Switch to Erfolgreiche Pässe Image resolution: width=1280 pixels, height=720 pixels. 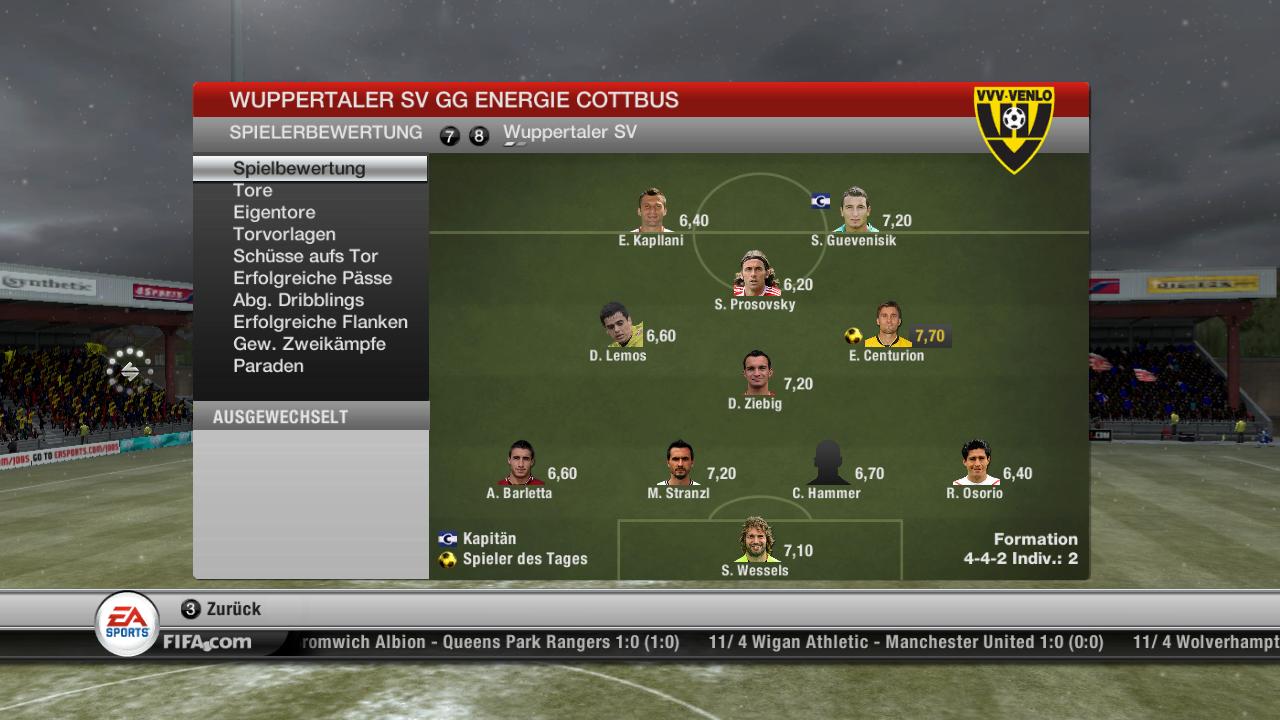(x=312, y=278)
